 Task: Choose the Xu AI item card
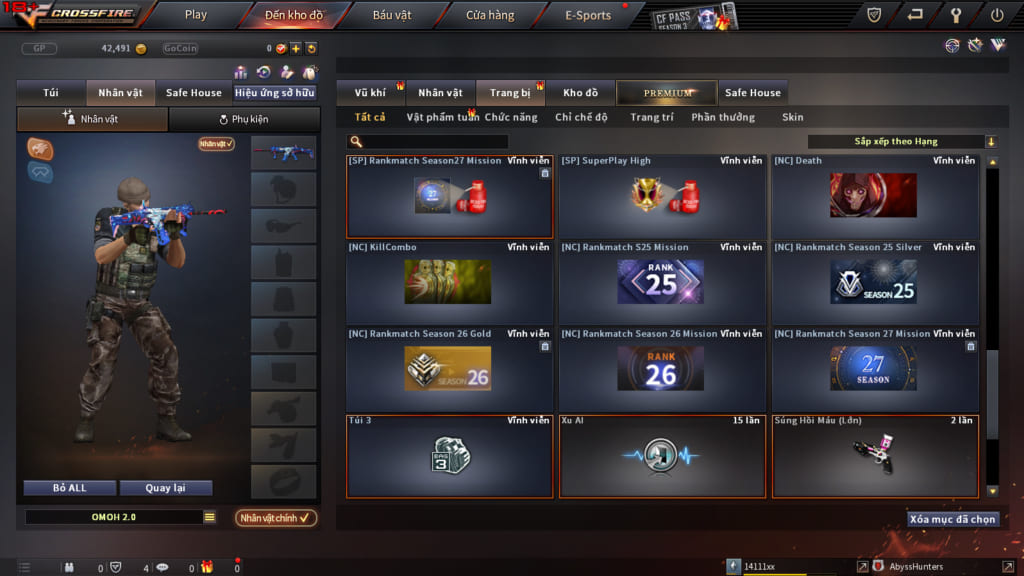pos(661,456)
